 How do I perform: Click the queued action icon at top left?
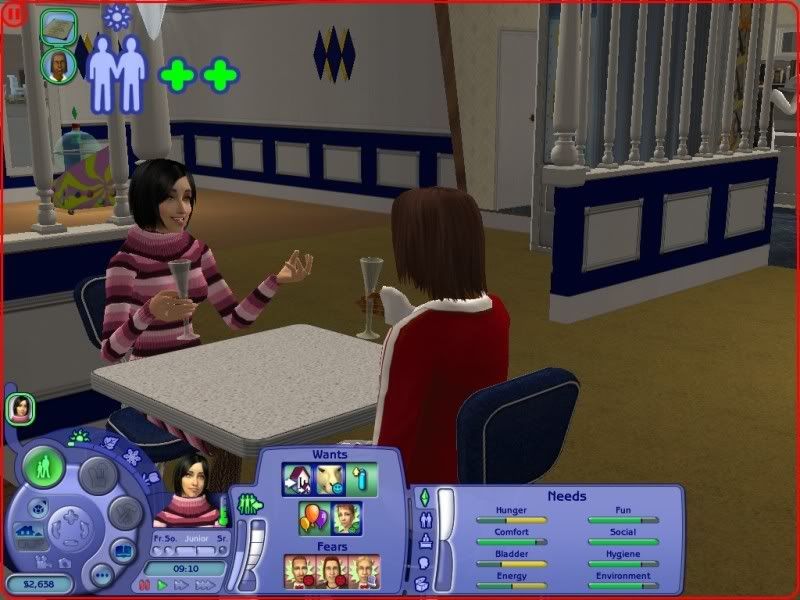[58, 26]
